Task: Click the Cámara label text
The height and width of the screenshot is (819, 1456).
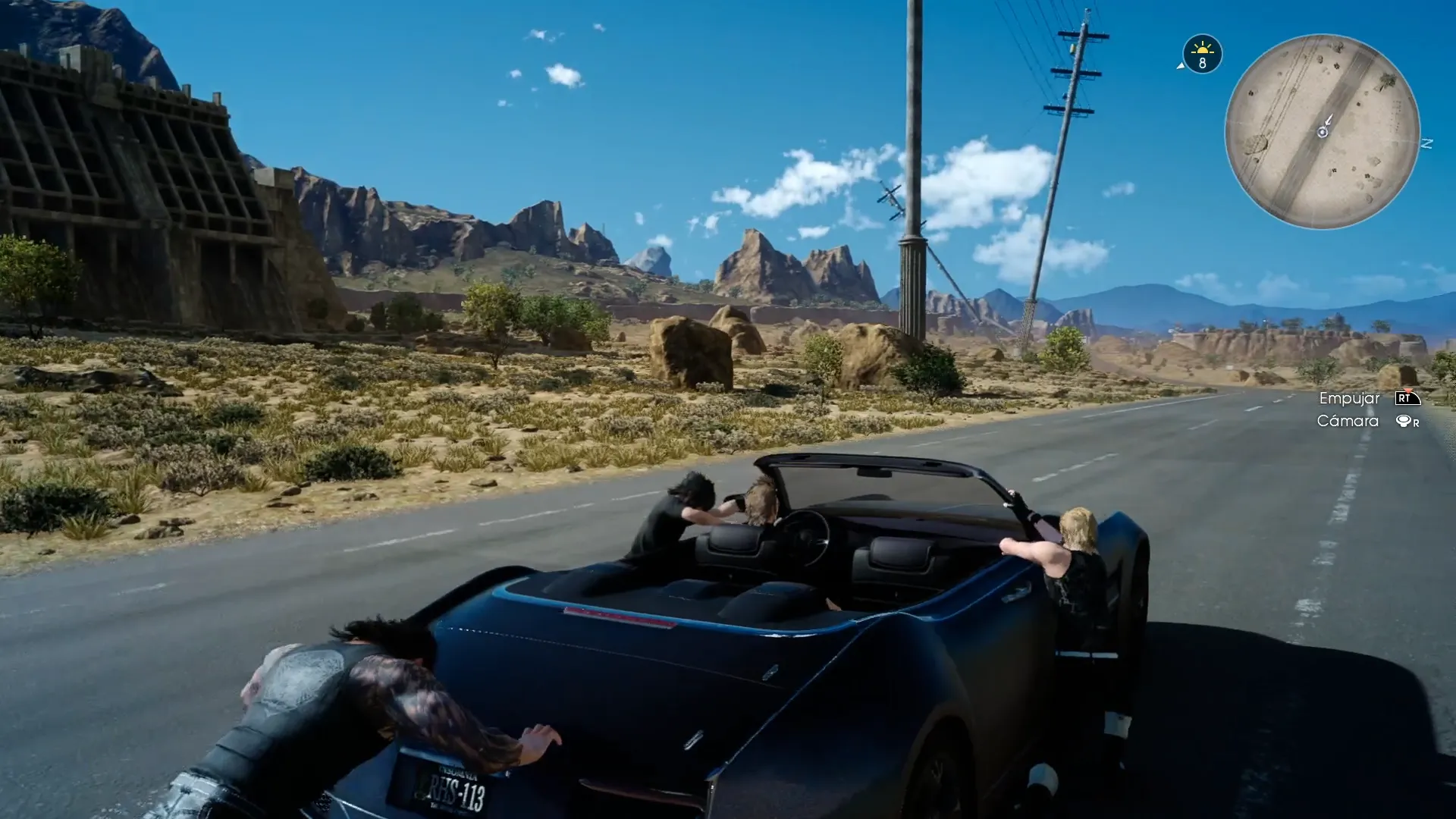Action: [x=1347, y=420]
